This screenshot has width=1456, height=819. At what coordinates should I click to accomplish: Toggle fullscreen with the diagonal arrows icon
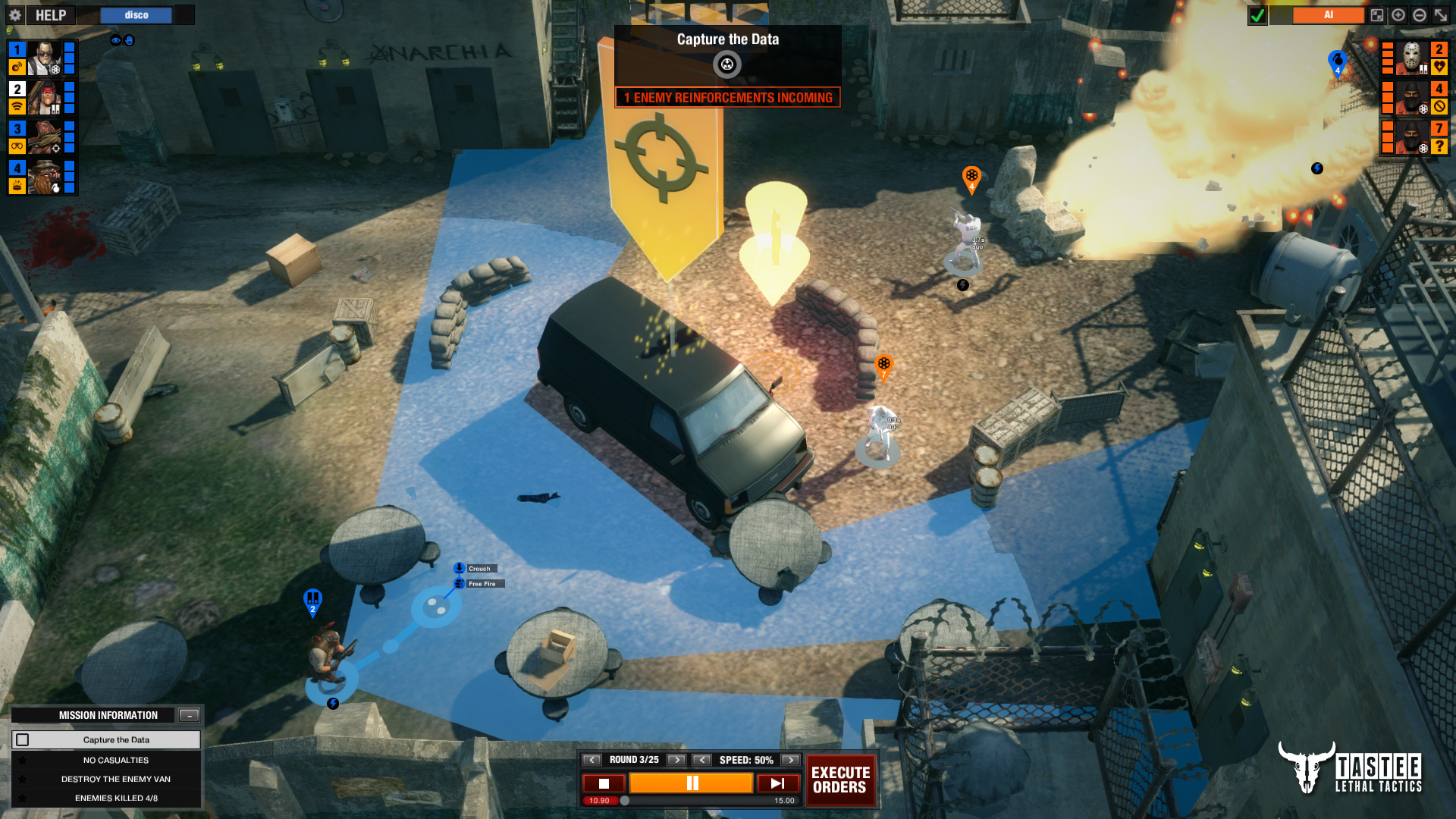click(x=1441, y=14)
